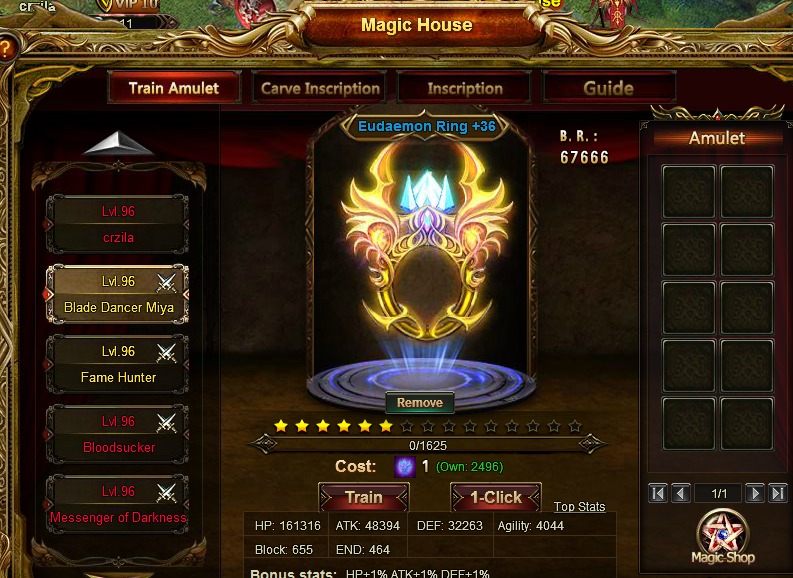The height and width of the screenshot is (578, 793).
Task: Choose the crzila character entry
Action: coord(117,225)
